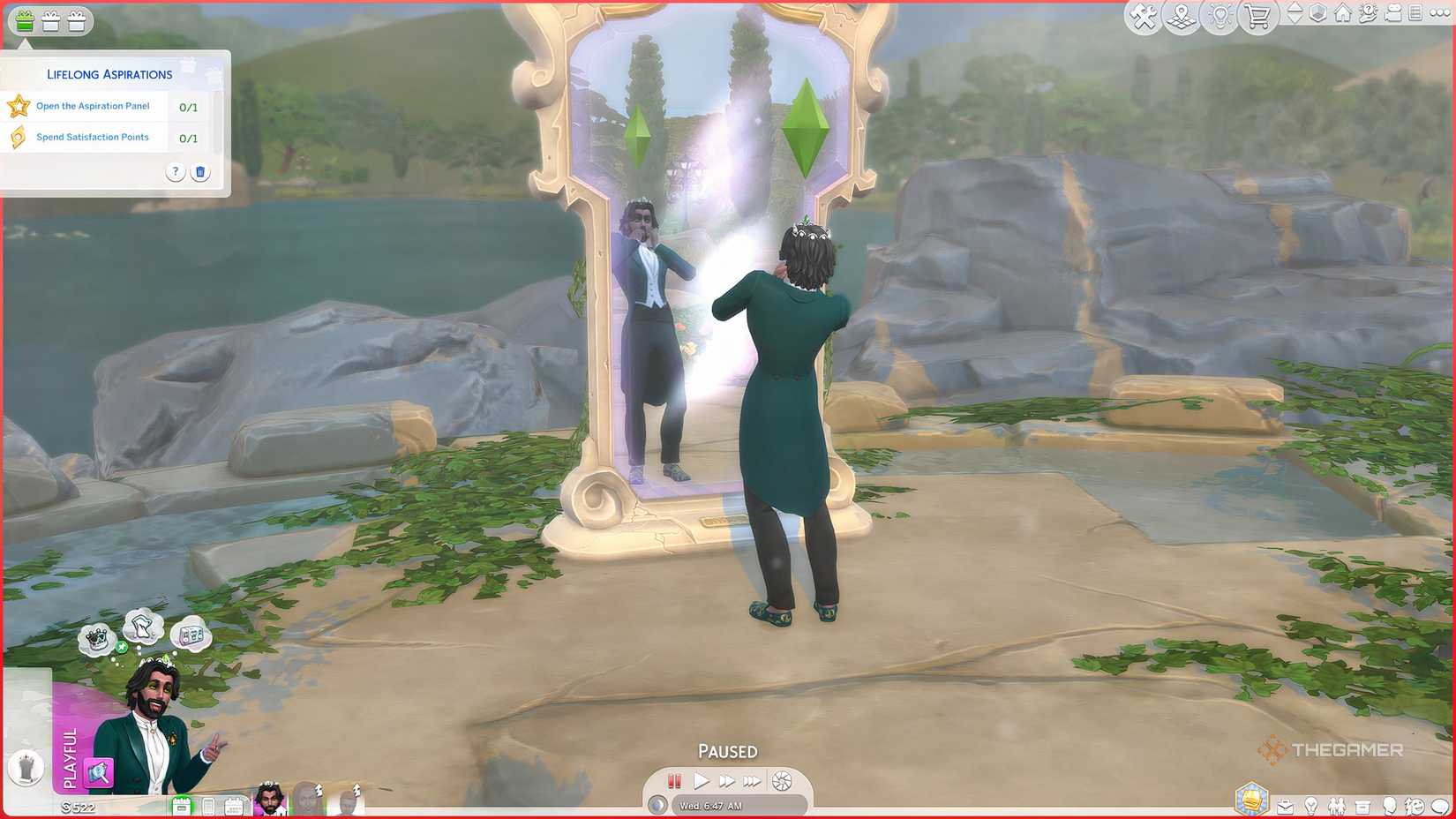The image size is (1456, 819).
Task: Select the green gift box tab
Action: point(24,21)
